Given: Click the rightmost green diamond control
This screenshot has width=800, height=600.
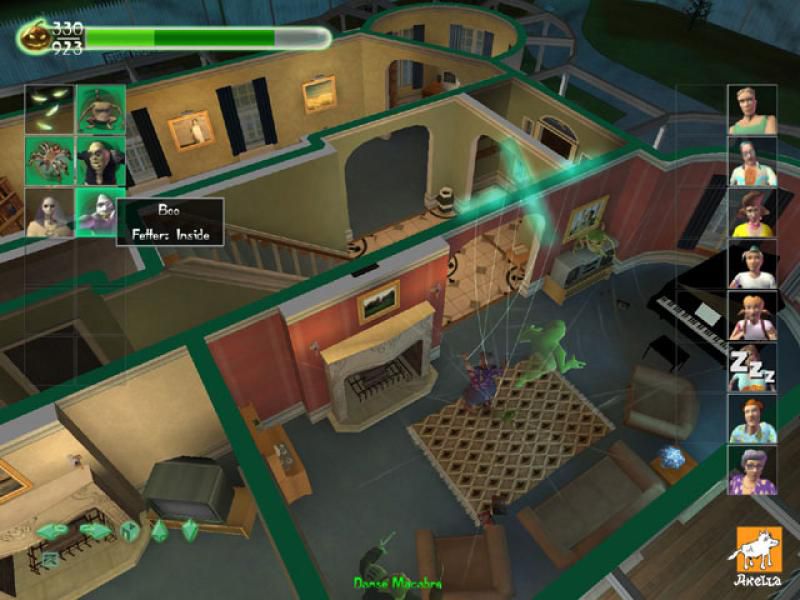Looking at the screenshot, I should point(189,530).
